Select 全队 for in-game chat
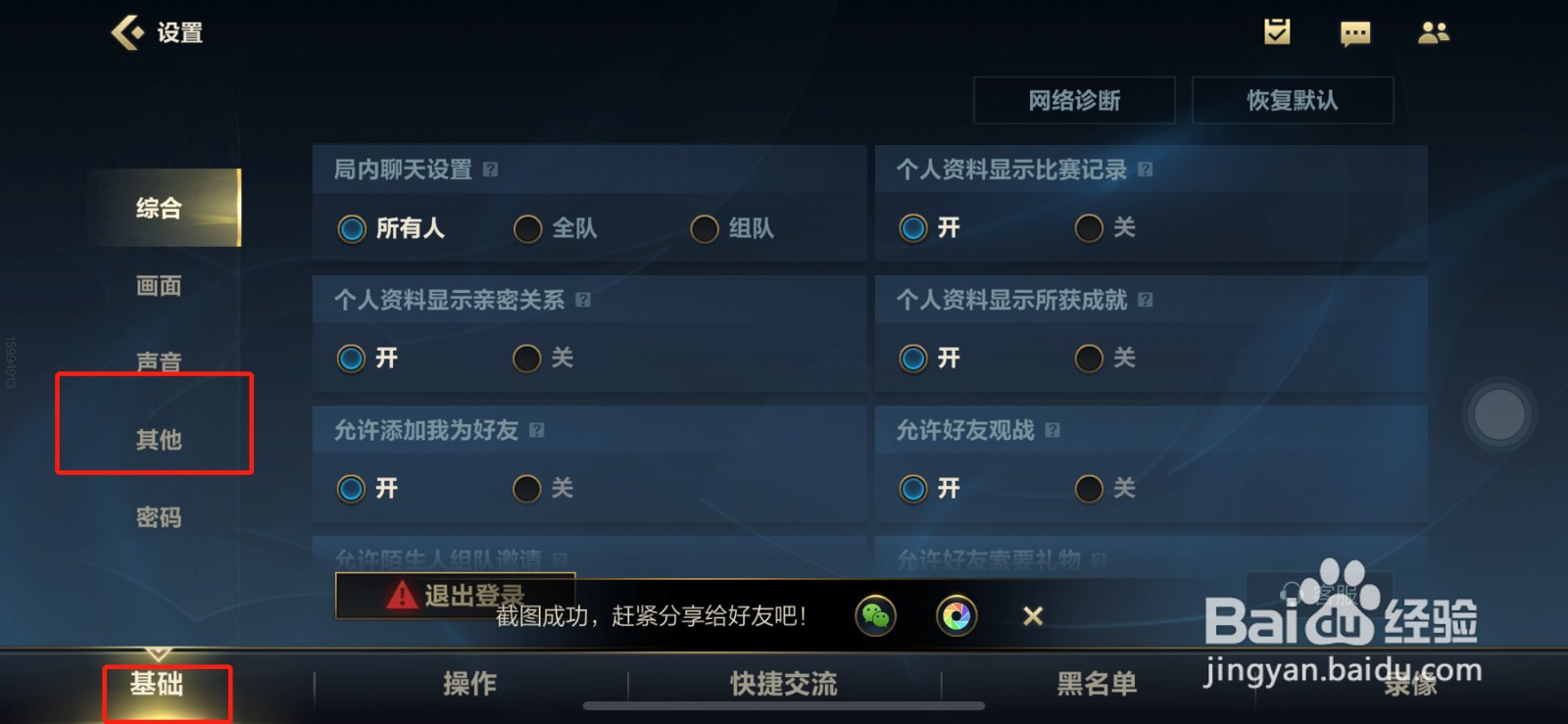Image resolution: width=1568 pixels, height=724 pixels. click(x=529, y=228)
